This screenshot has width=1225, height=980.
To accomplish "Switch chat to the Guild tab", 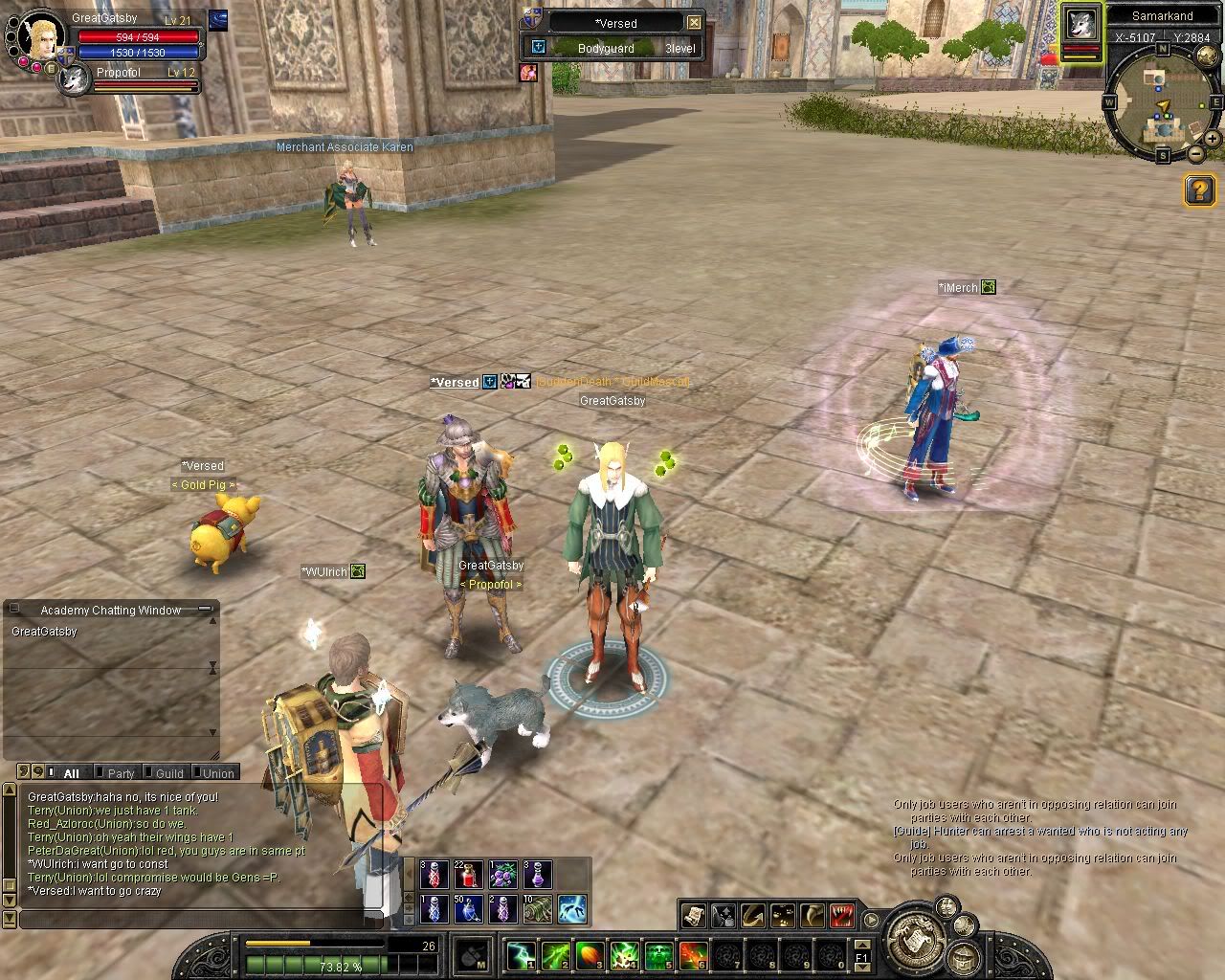I will 169,773.
